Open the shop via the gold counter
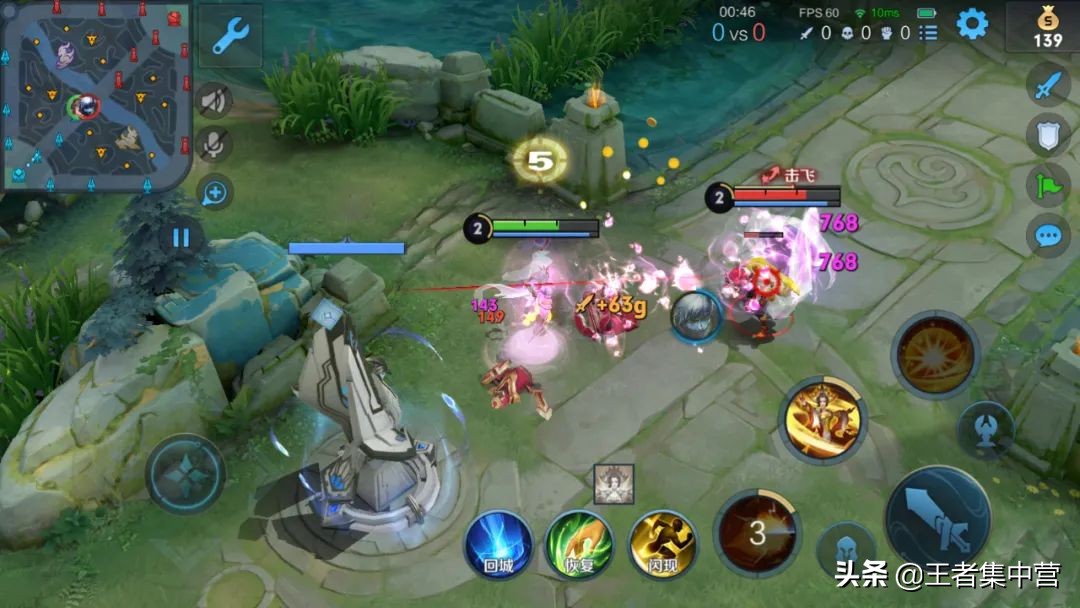The width and height of the screenshot is (1080, 608). (1046, 27)
